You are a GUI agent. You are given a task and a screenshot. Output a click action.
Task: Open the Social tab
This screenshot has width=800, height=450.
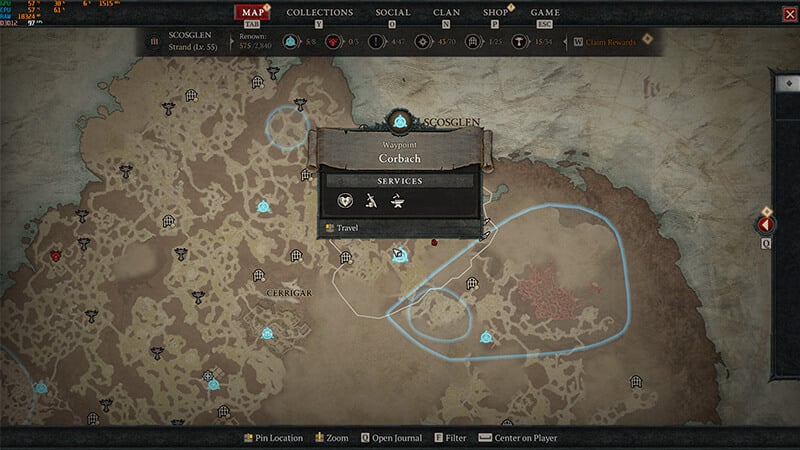coord(392,13)
